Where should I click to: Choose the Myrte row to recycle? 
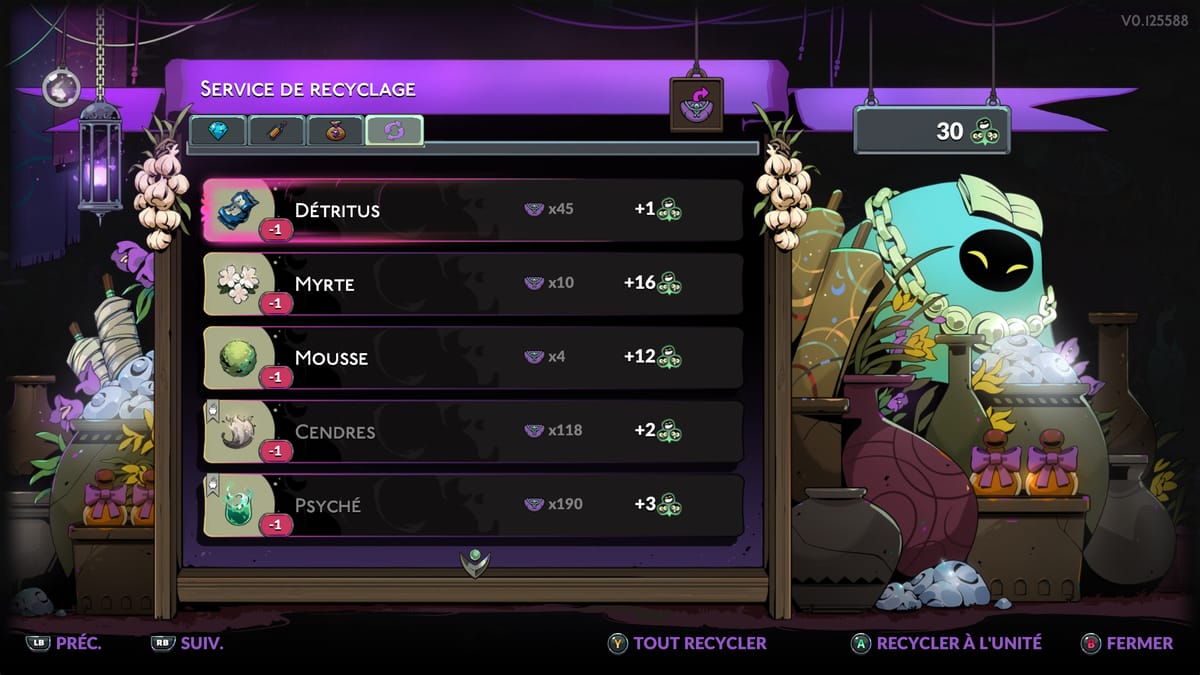click(472, 284)
